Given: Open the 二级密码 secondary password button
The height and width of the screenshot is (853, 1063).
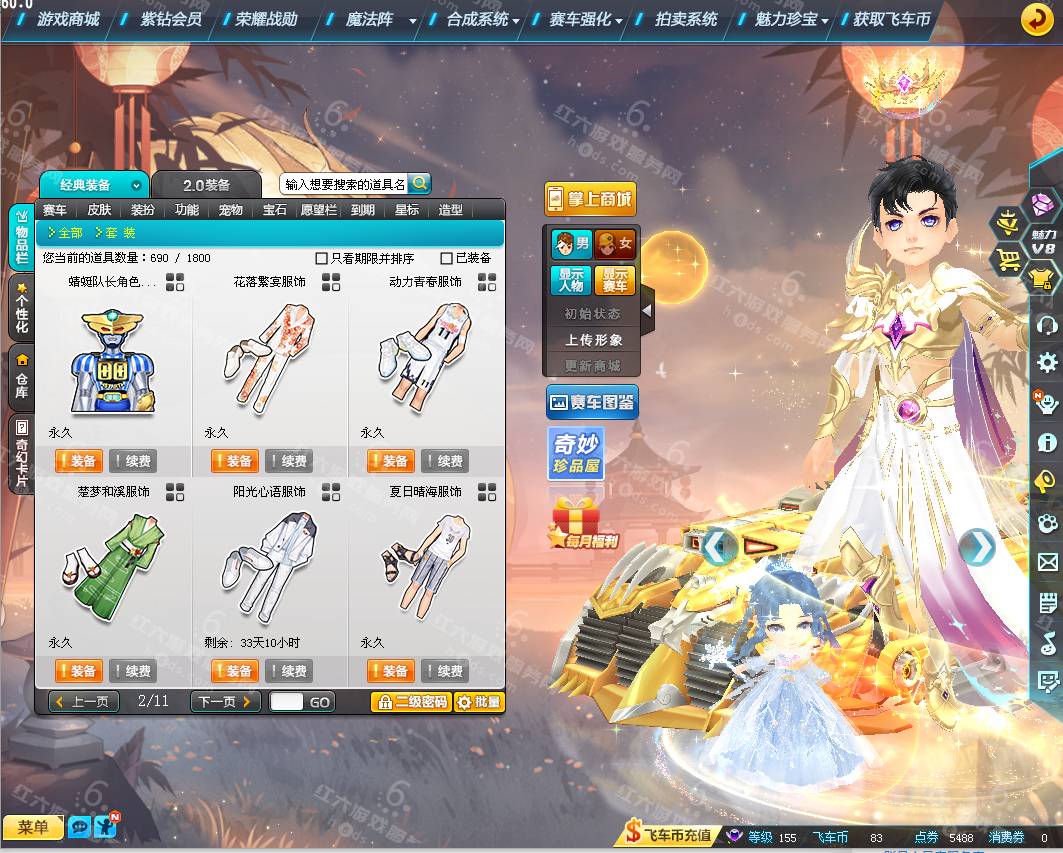Looking at the screenshot, I should click(411, 702).
